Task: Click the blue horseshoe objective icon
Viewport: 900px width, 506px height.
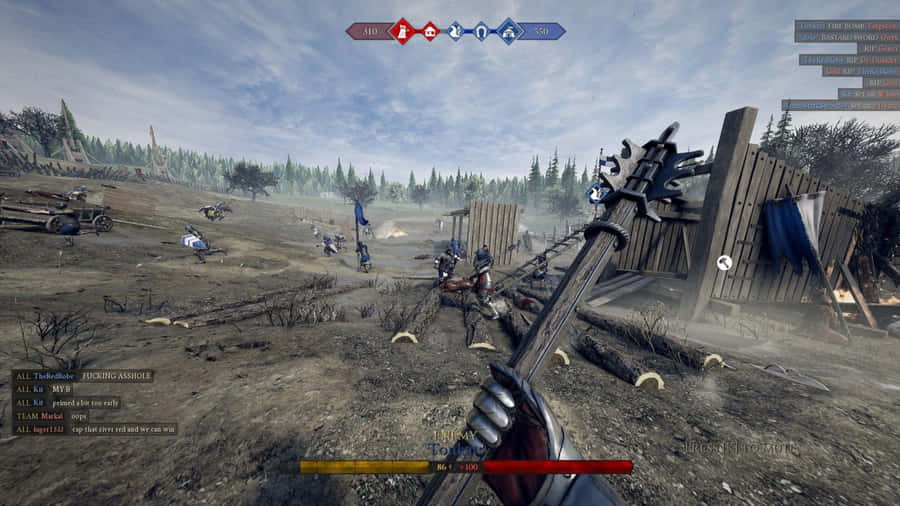Action: point(481,31)
